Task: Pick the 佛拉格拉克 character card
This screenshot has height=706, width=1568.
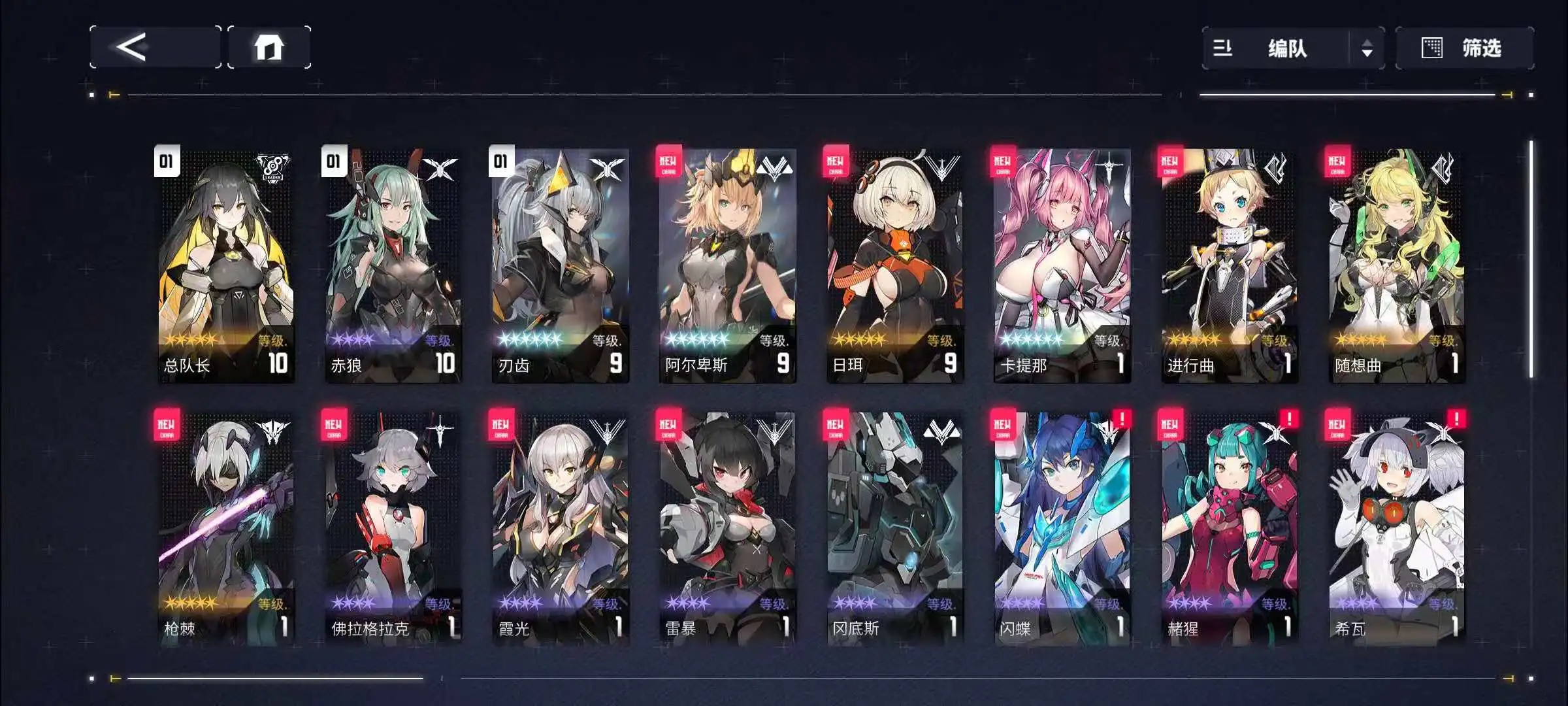Action: 393,528
